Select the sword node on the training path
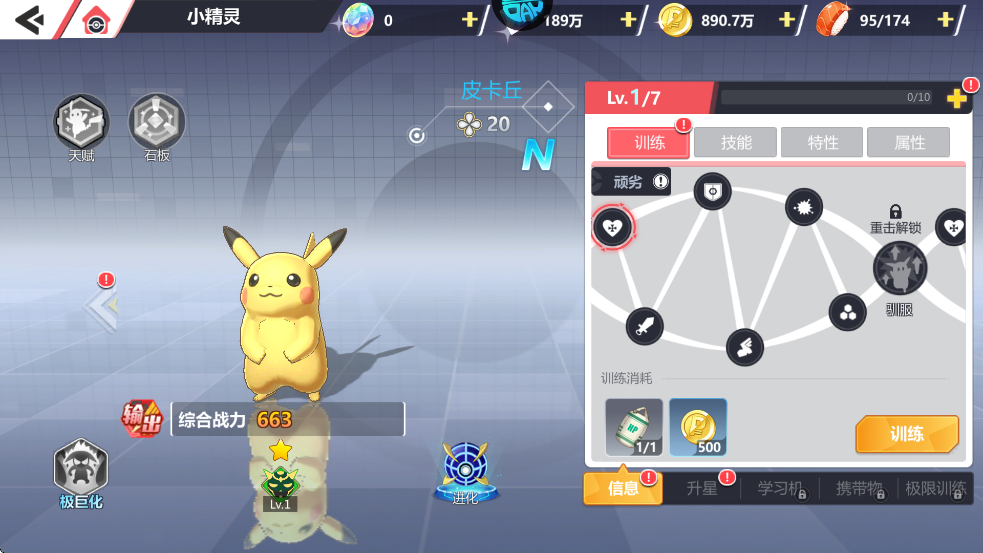Image resolution: width=983 pixels, height=553 pixels. pyautogui.click(x=644, y=325)
